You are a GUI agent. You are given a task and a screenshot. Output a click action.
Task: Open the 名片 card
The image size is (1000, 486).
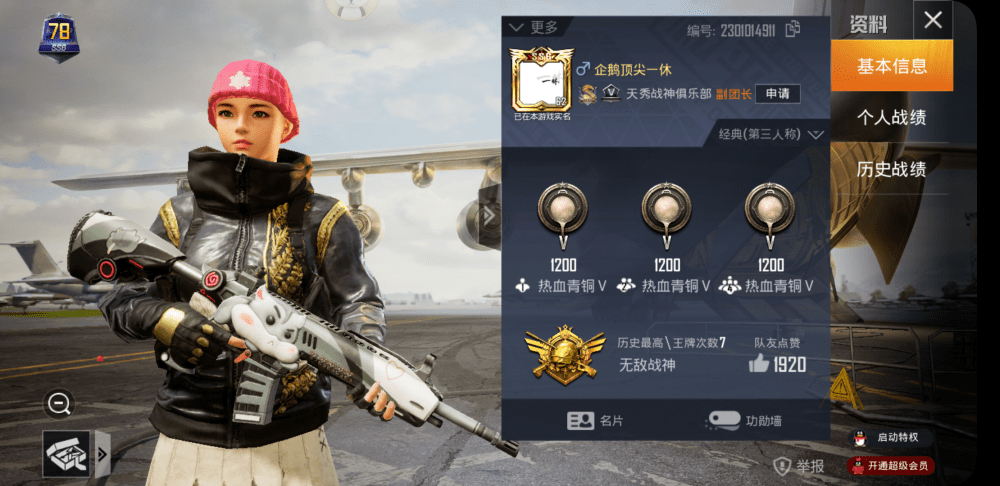(x=596, y=421)
